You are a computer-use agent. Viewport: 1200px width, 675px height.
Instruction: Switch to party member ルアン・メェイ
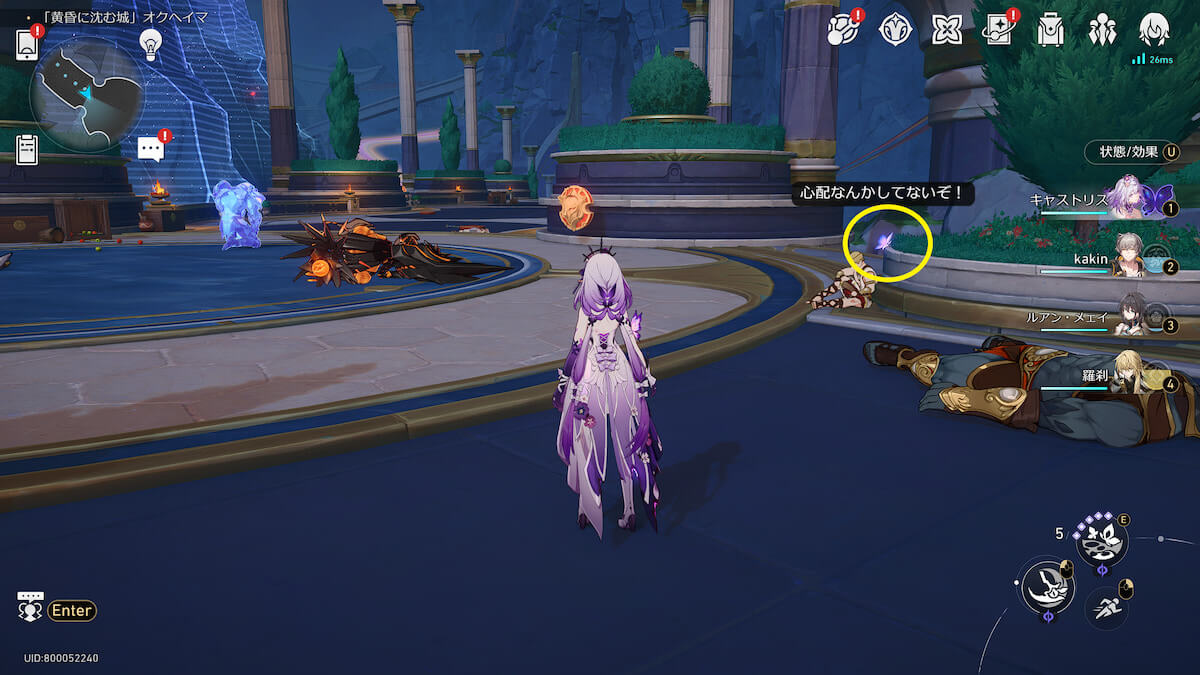click(1128, 318)
